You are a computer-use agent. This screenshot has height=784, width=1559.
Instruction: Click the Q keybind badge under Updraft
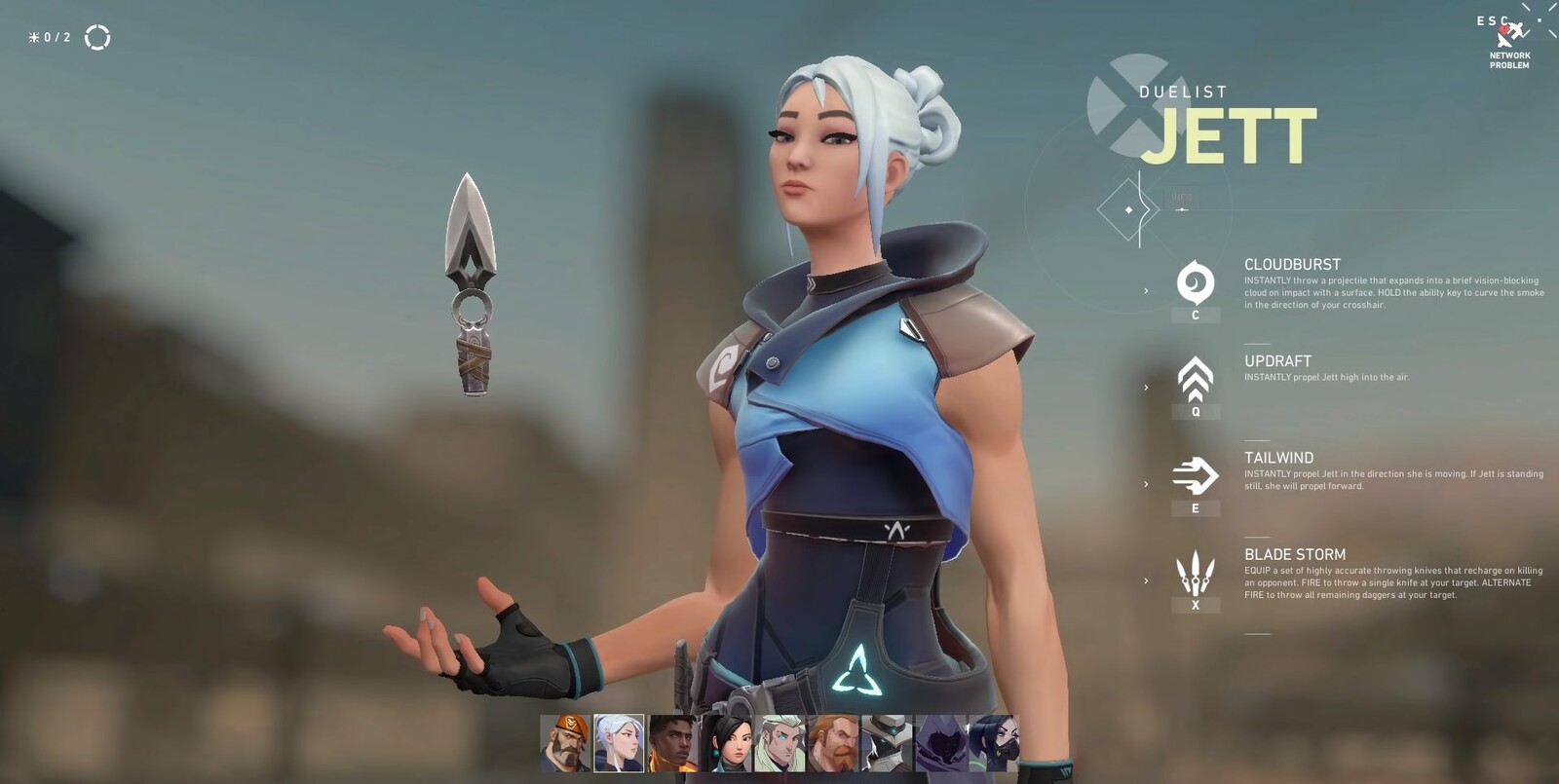(1195, 412)
